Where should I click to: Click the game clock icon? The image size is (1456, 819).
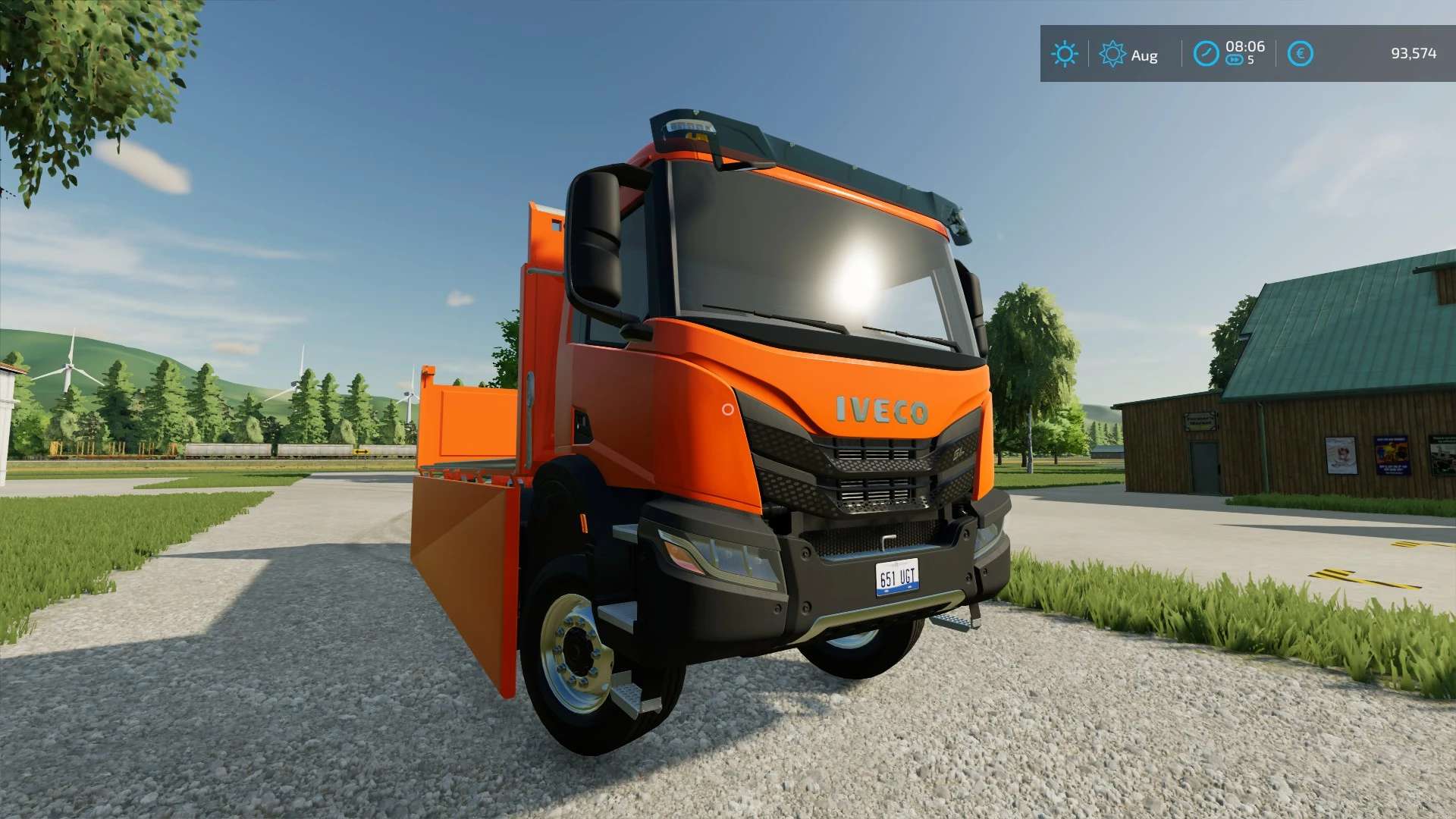tap(1206, 54)
